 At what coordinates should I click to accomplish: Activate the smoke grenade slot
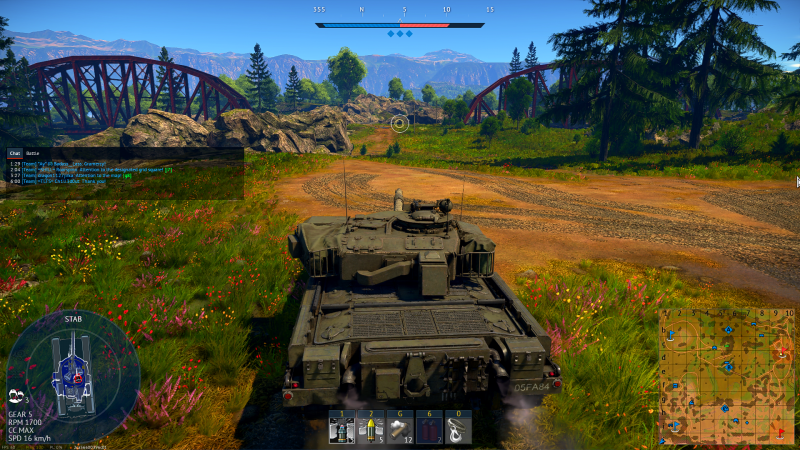click(400, 429)
